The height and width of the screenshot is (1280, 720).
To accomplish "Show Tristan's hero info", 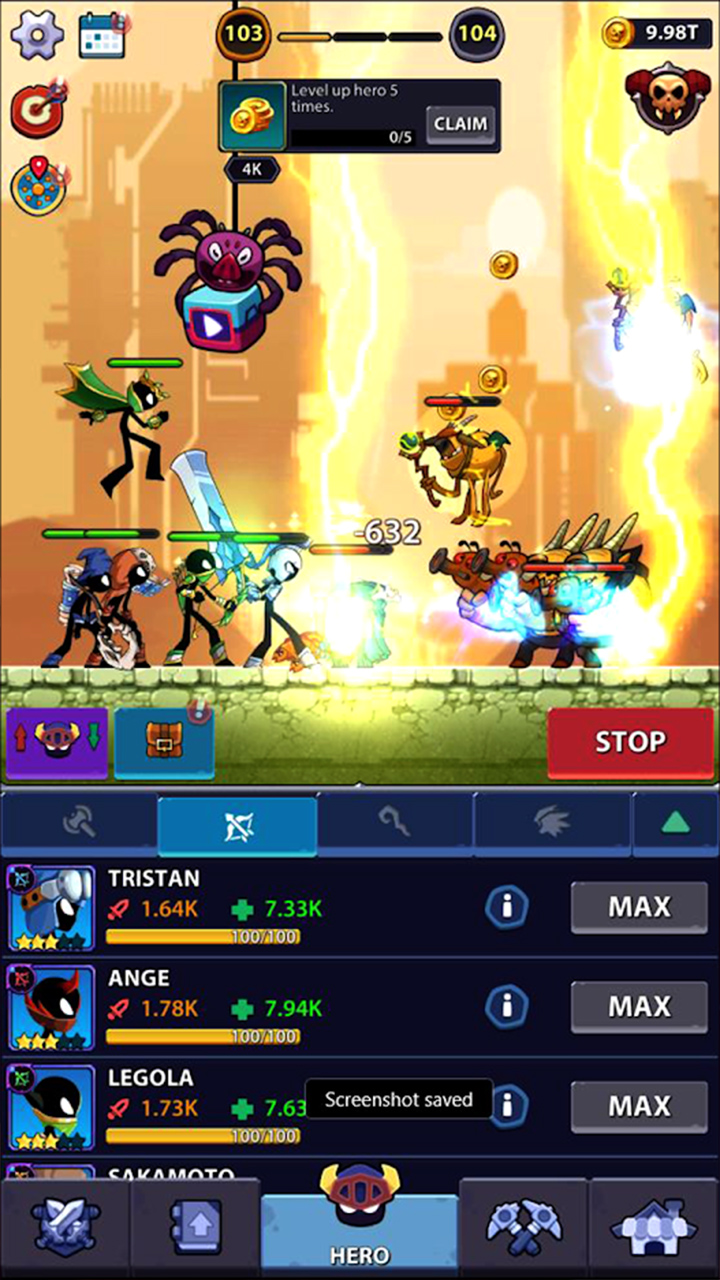I will [x=507, y=907].
